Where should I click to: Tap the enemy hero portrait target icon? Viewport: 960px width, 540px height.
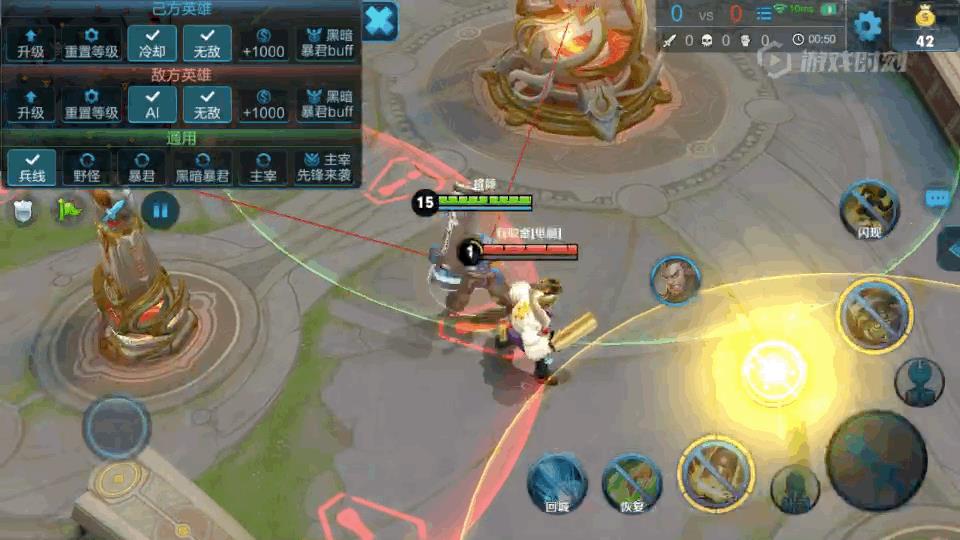(675, 281)
